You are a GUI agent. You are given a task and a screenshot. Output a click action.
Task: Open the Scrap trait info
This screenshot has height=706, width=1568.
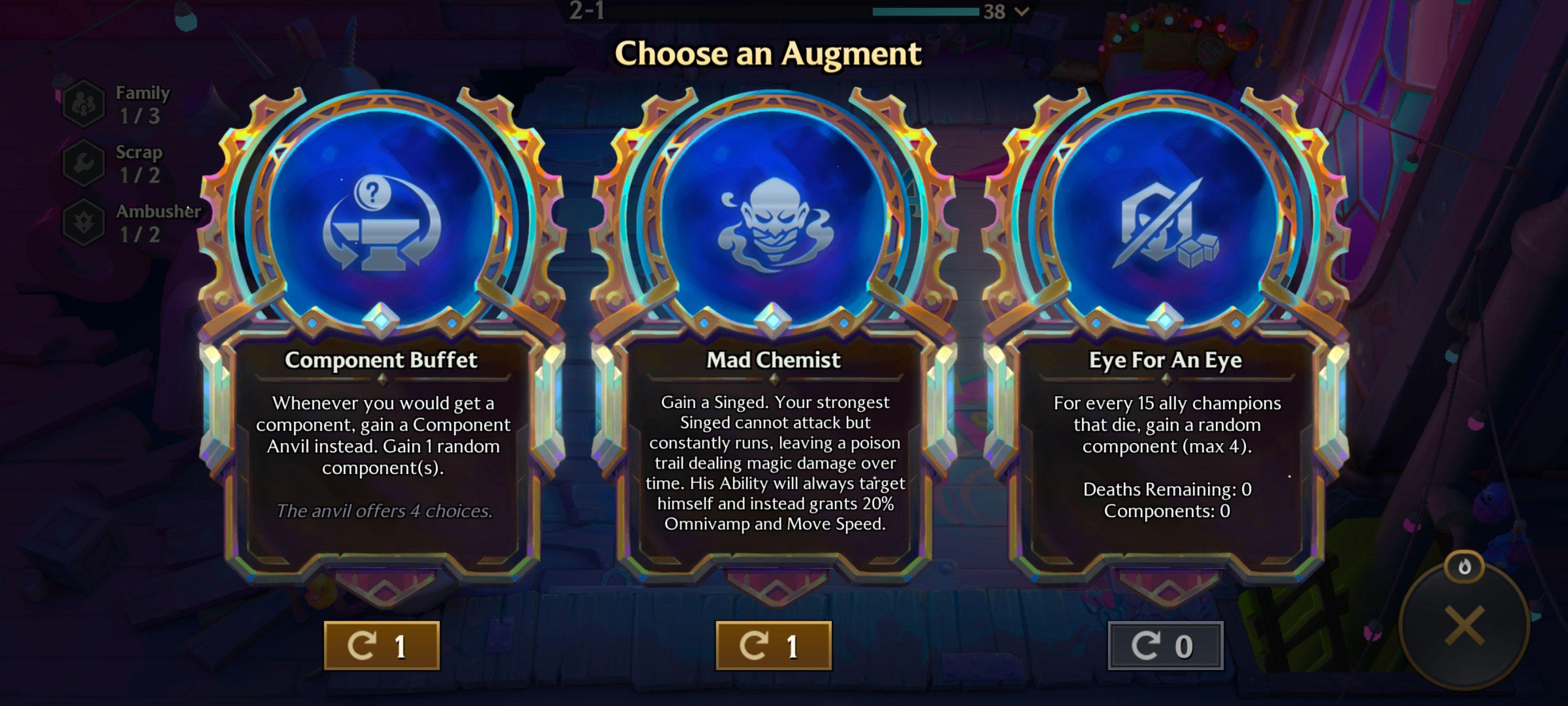click(84, 163)
